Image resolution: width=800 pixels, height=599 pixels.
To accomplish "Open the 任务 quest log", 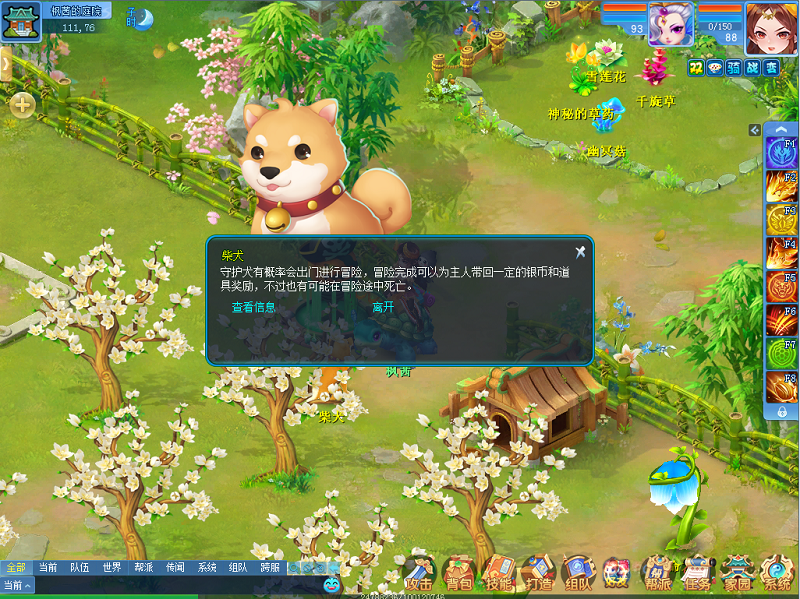I will [x=697, y=575].
